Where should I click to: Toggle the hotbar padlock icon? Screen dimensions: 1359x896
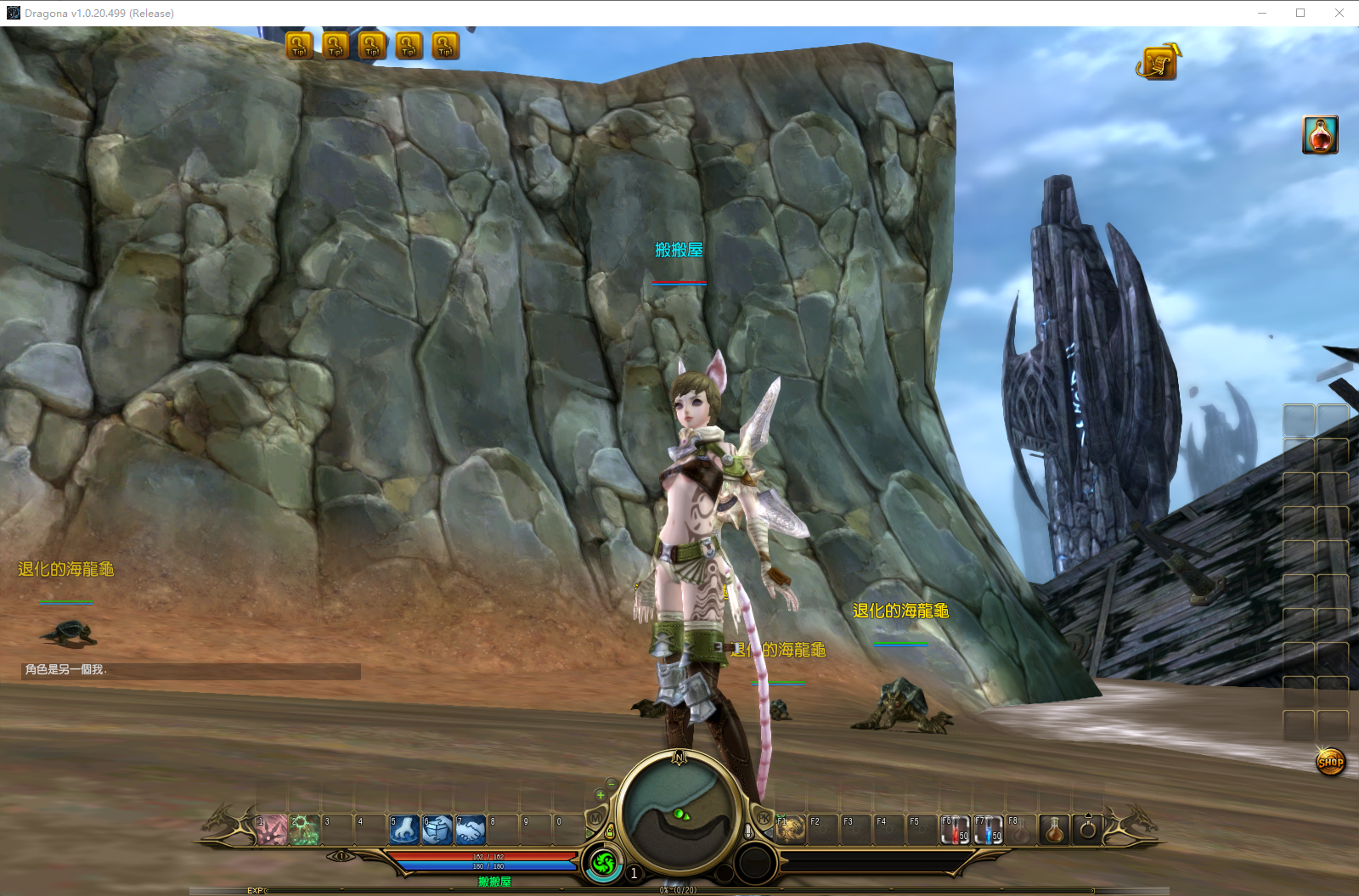pyautogui.click(x=610, y=831)
